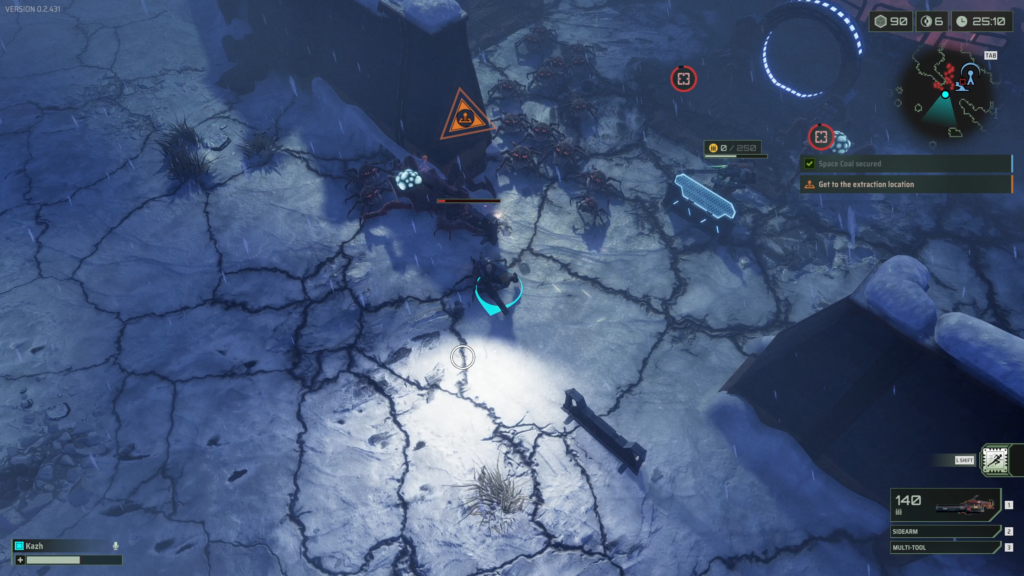1024x576 pixels.
Task: Activate the sprint ability icon
Action: click(995, 459)
